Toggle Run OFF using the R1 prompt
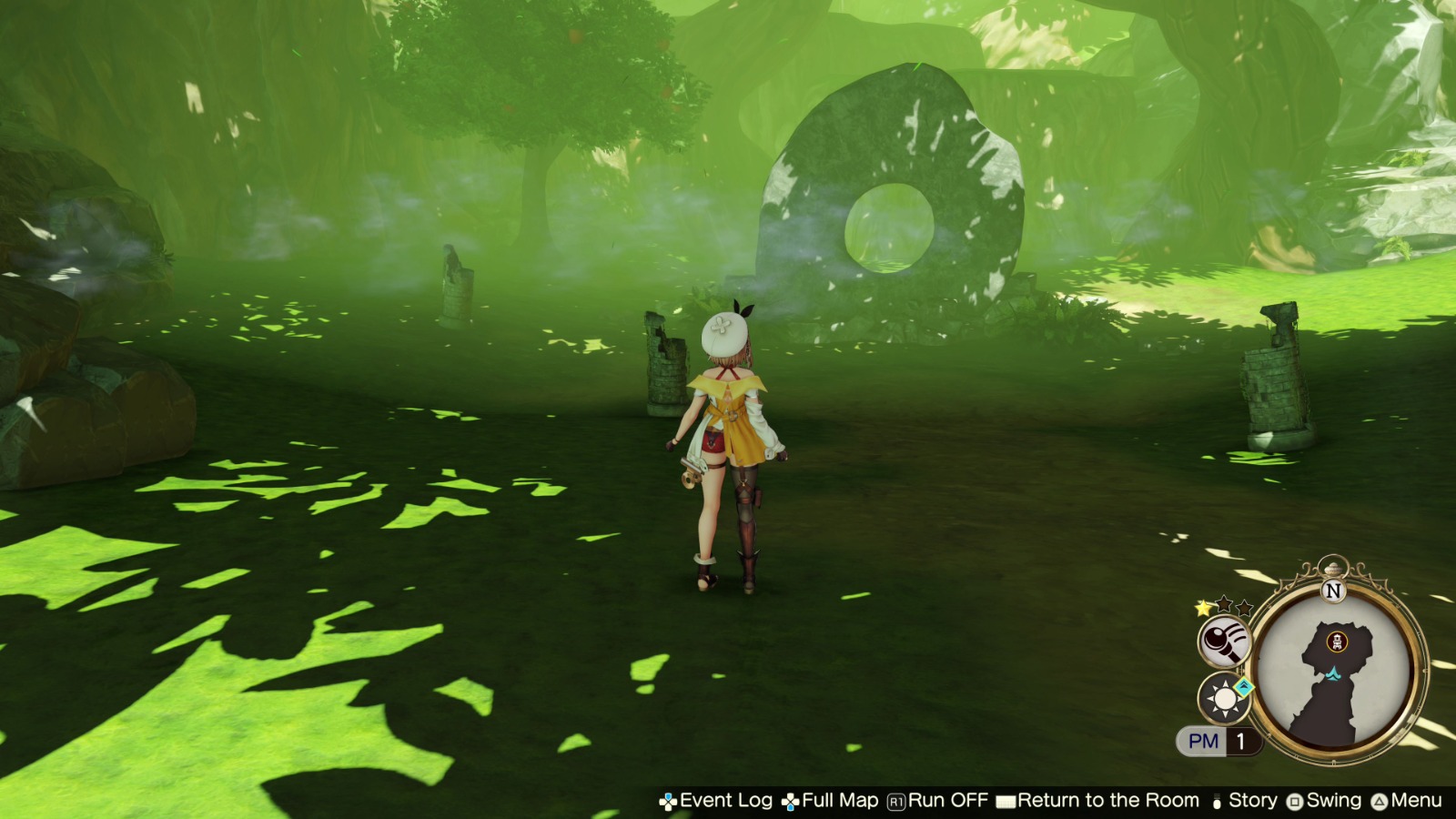This screenshot has width=1456, height=819. [x=895, y=802]
